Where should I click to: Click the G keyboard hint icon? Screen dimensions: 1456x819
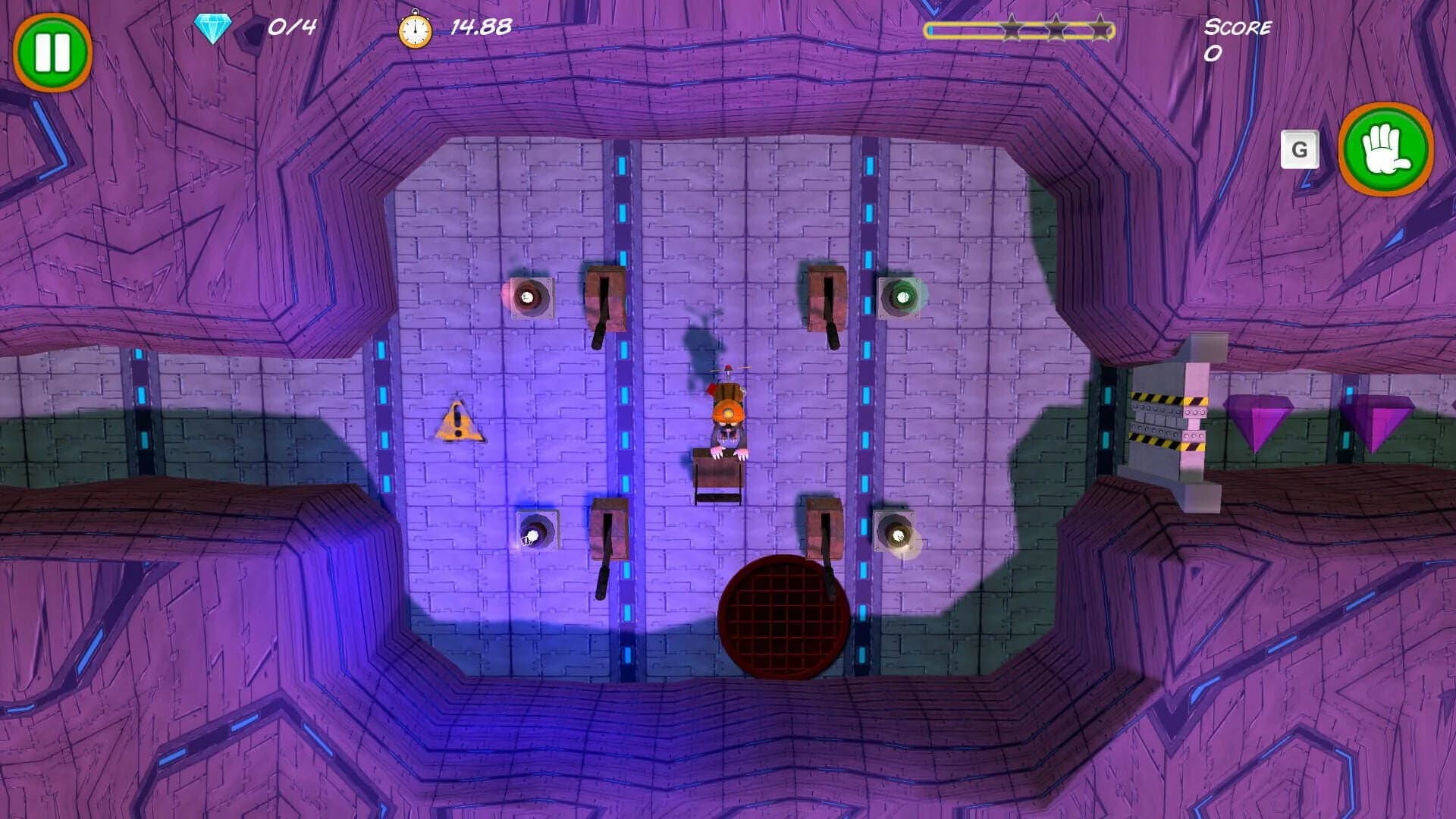point(1302,149)
